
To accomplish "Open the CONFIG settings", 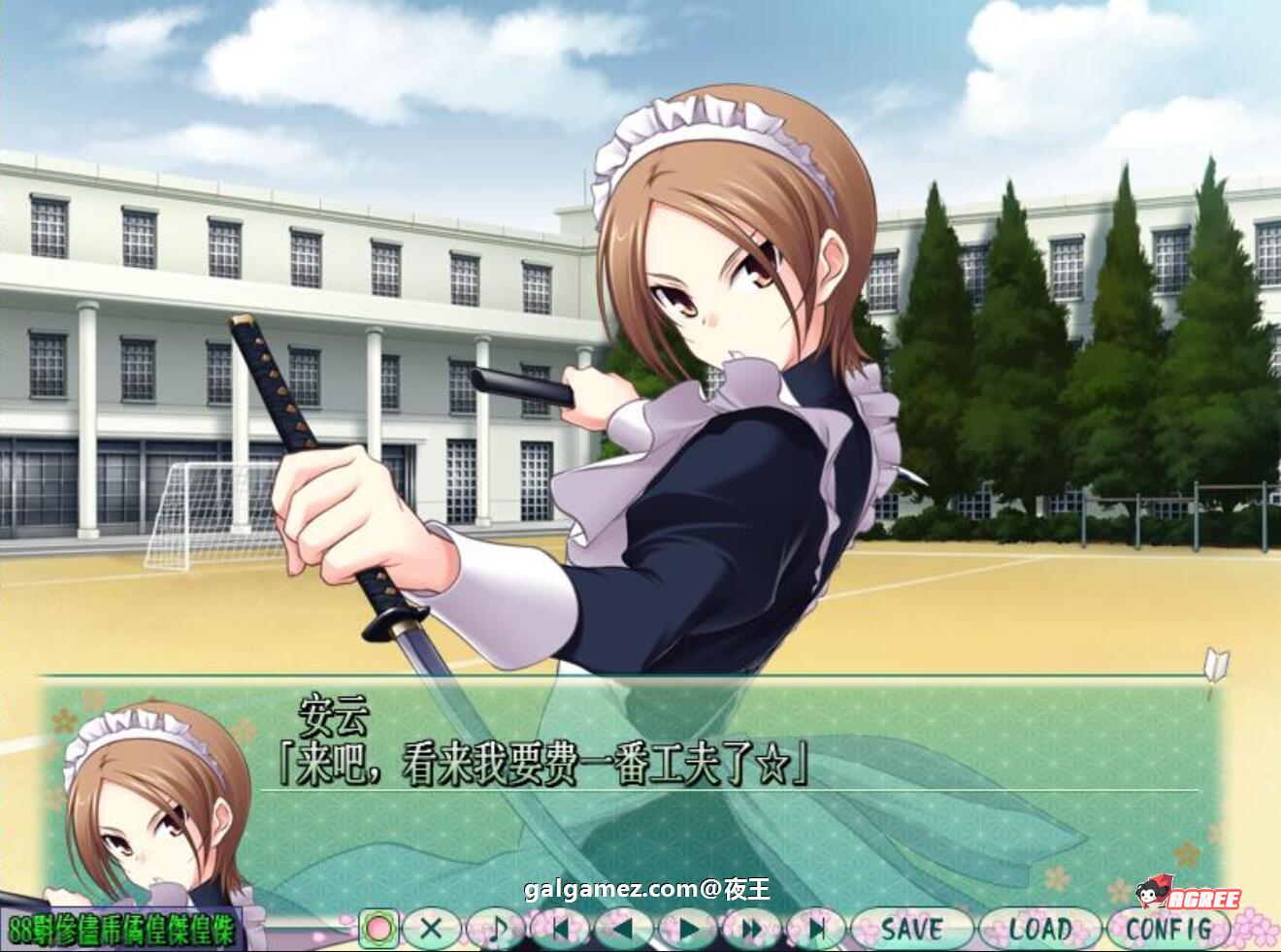I will click(x=1168, y=929).
